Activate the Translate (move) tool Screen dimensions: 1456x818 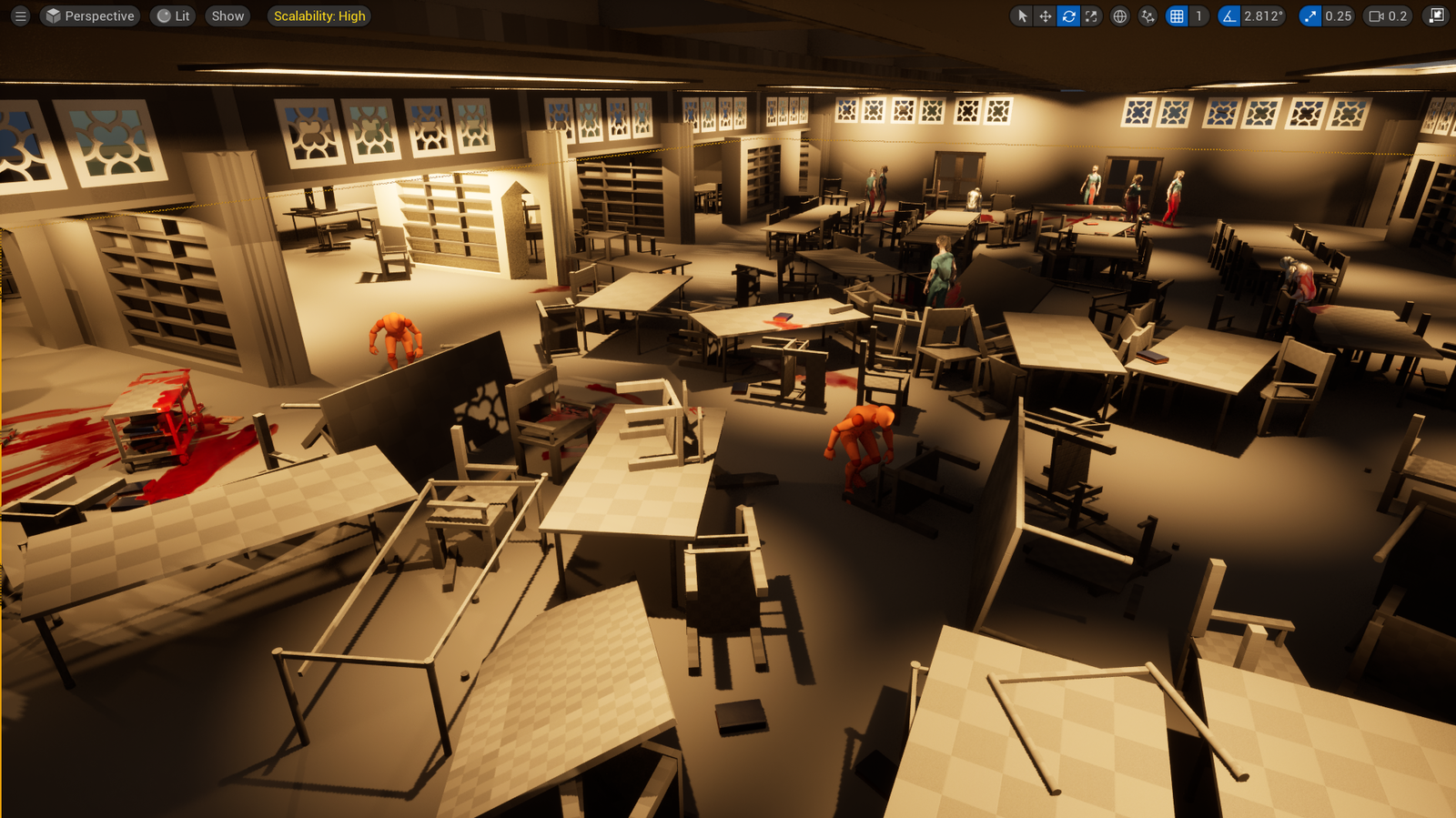coord(1045,15)
